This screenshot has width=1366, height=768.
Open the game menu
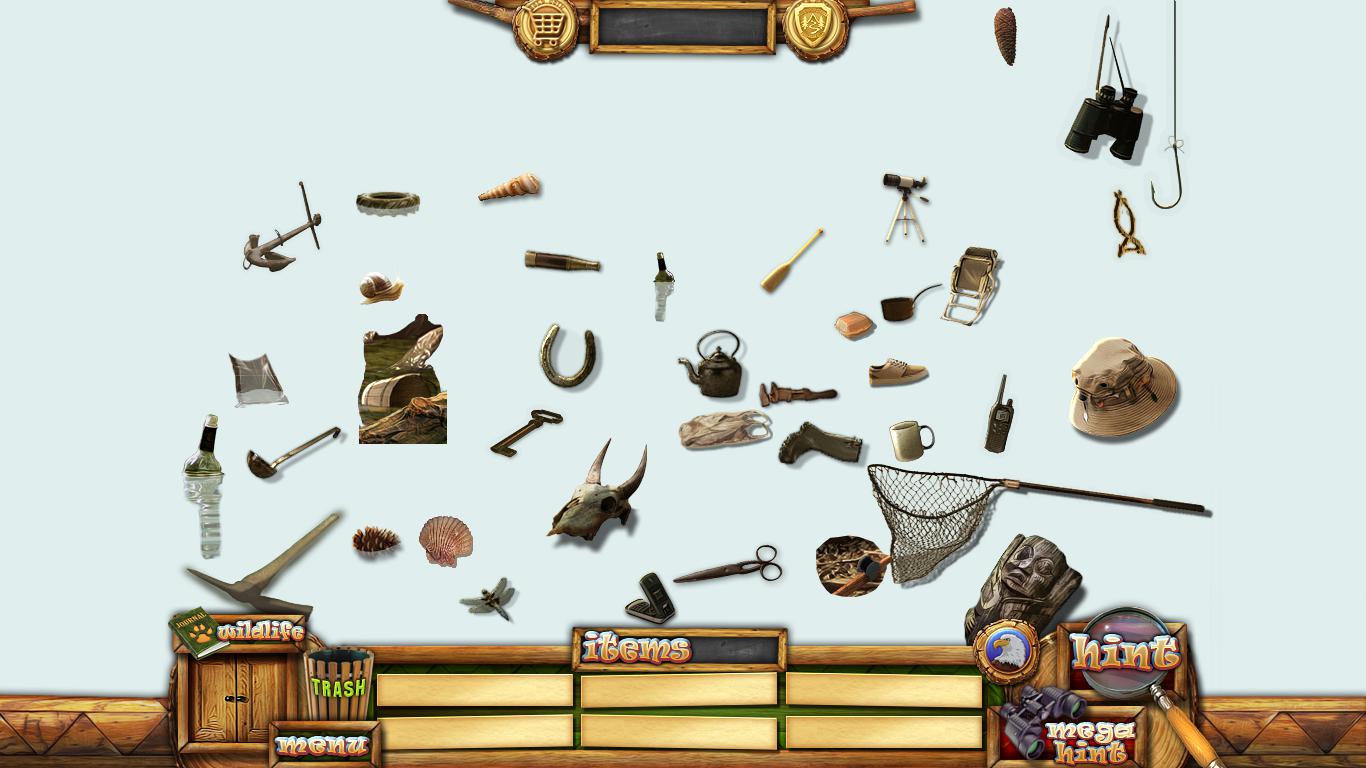[323, 745]
